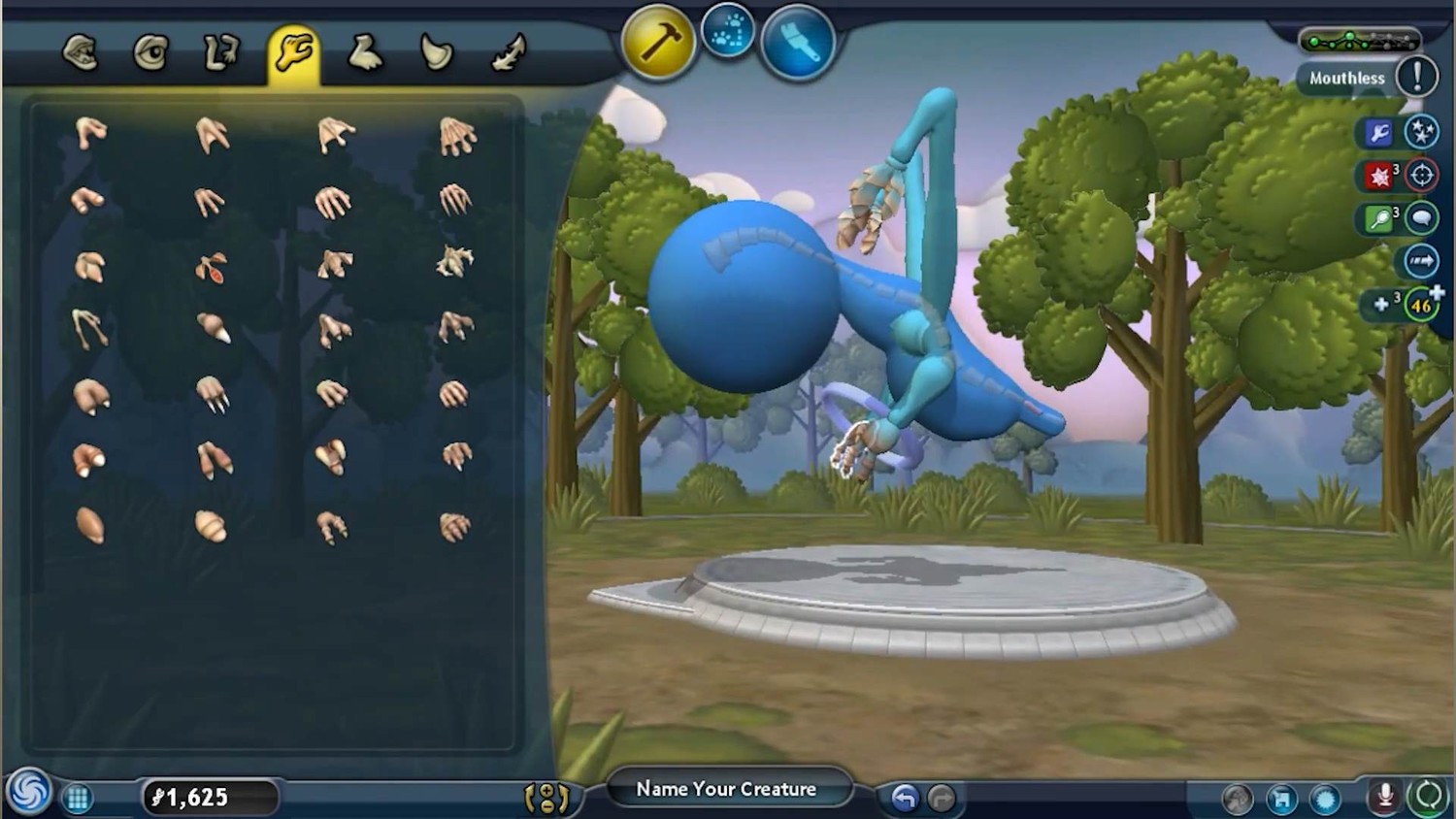Click the Name Your Creature field
This screenshot has height=819, width=1456.
point(726,789)
